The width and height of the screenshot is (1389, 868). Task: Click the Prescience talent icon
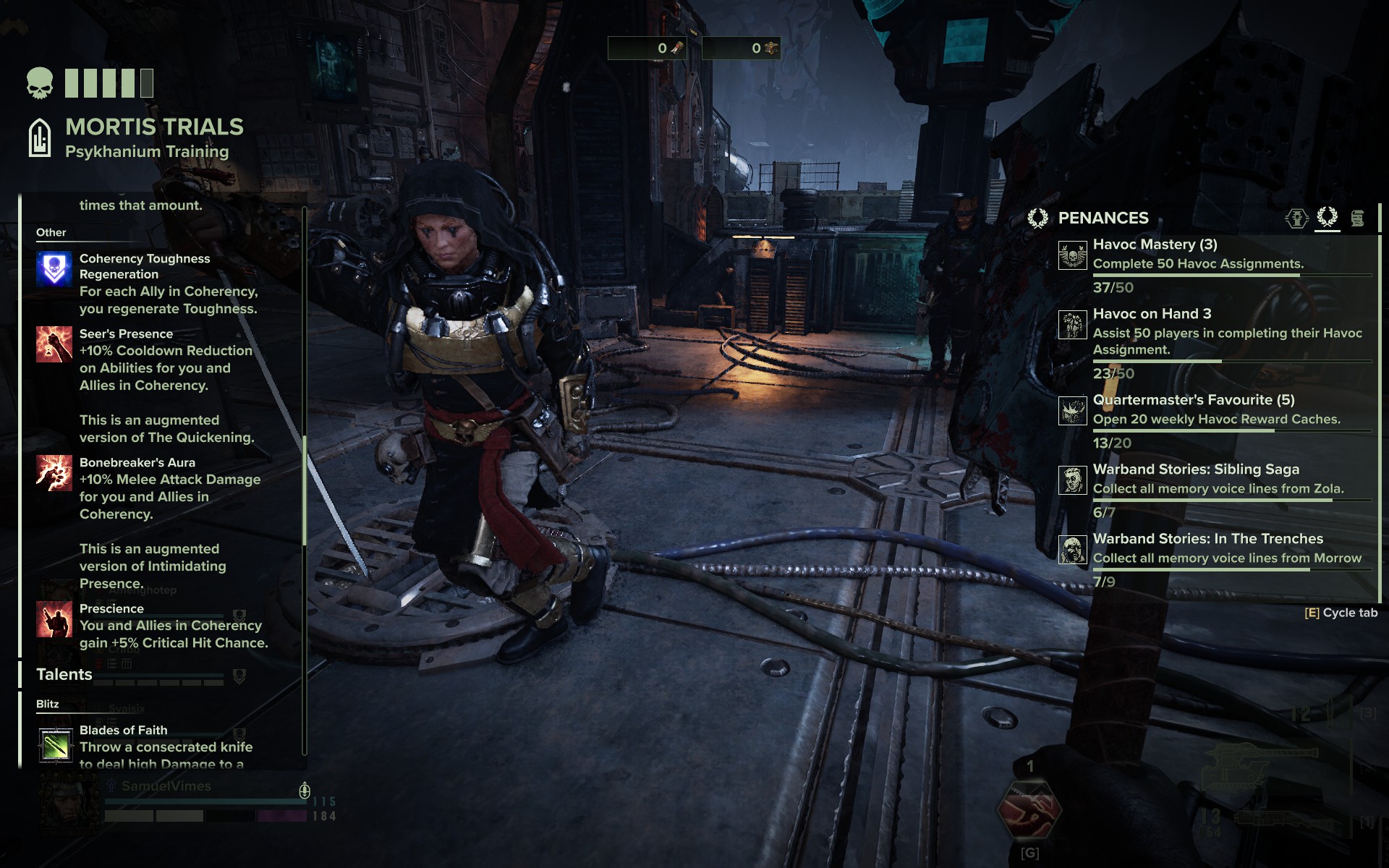[x=54, y=619]
